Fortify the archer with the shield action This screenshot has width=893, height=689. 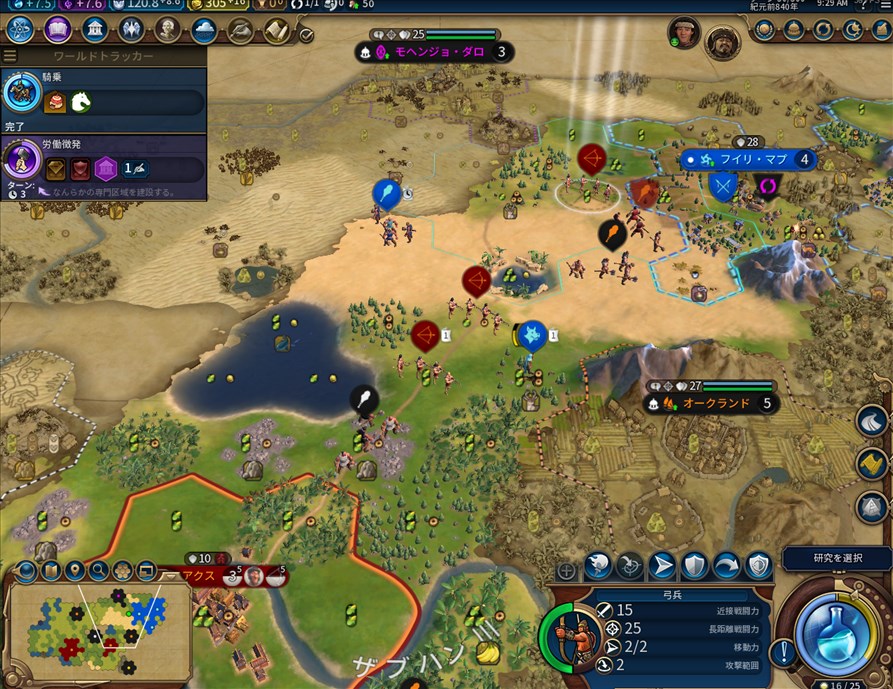pyautogui.click(x=694, y=566)
